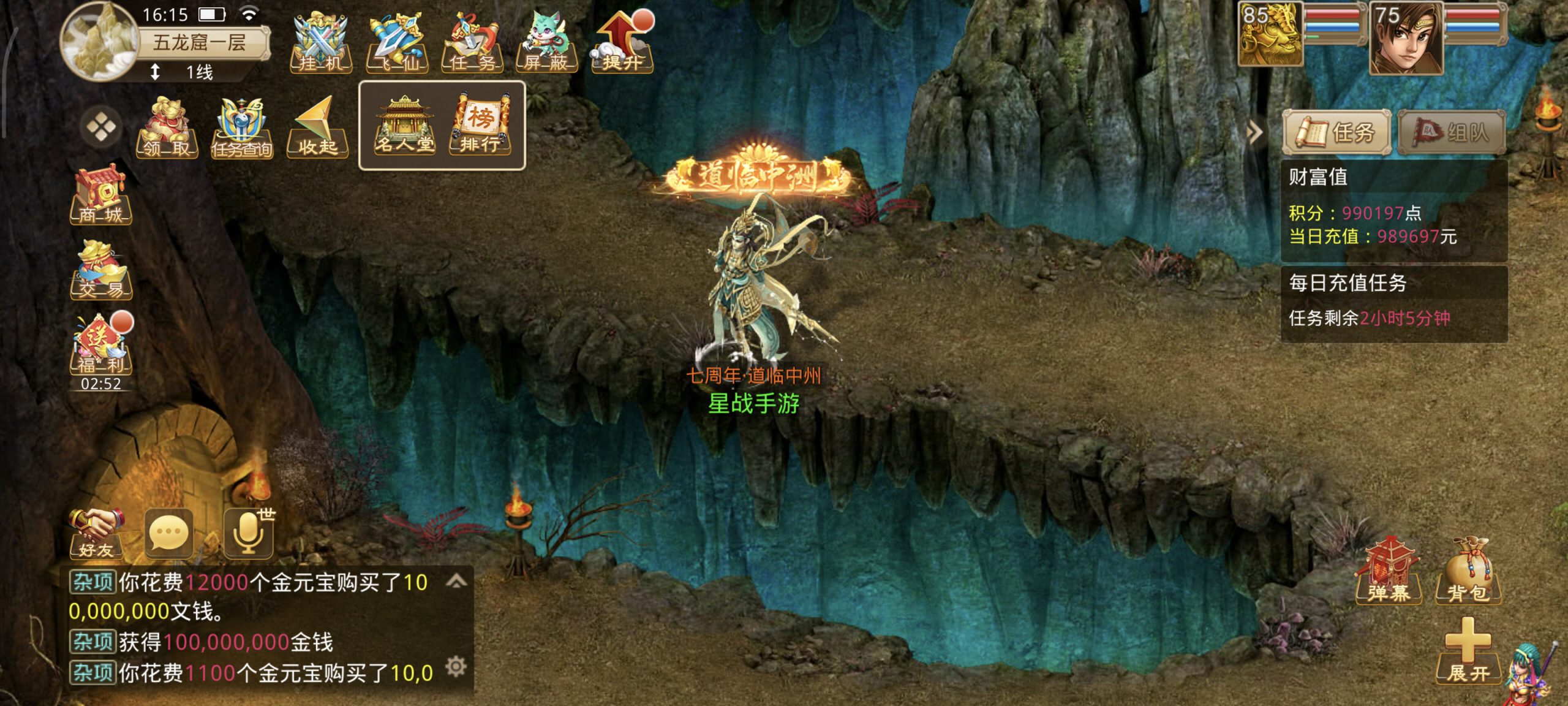Open the 背包 inventory bag

click(1468, 571)
